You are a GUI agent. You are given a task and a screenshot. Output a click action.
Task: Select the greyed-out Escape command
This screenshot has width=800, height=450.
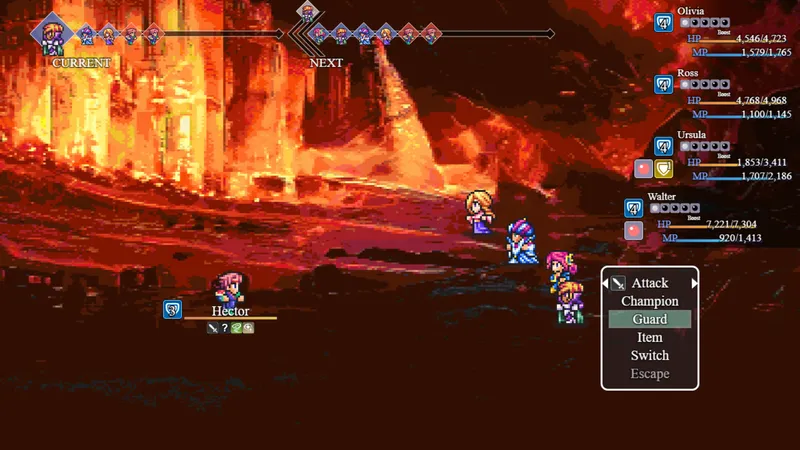[x=649, y=374]
